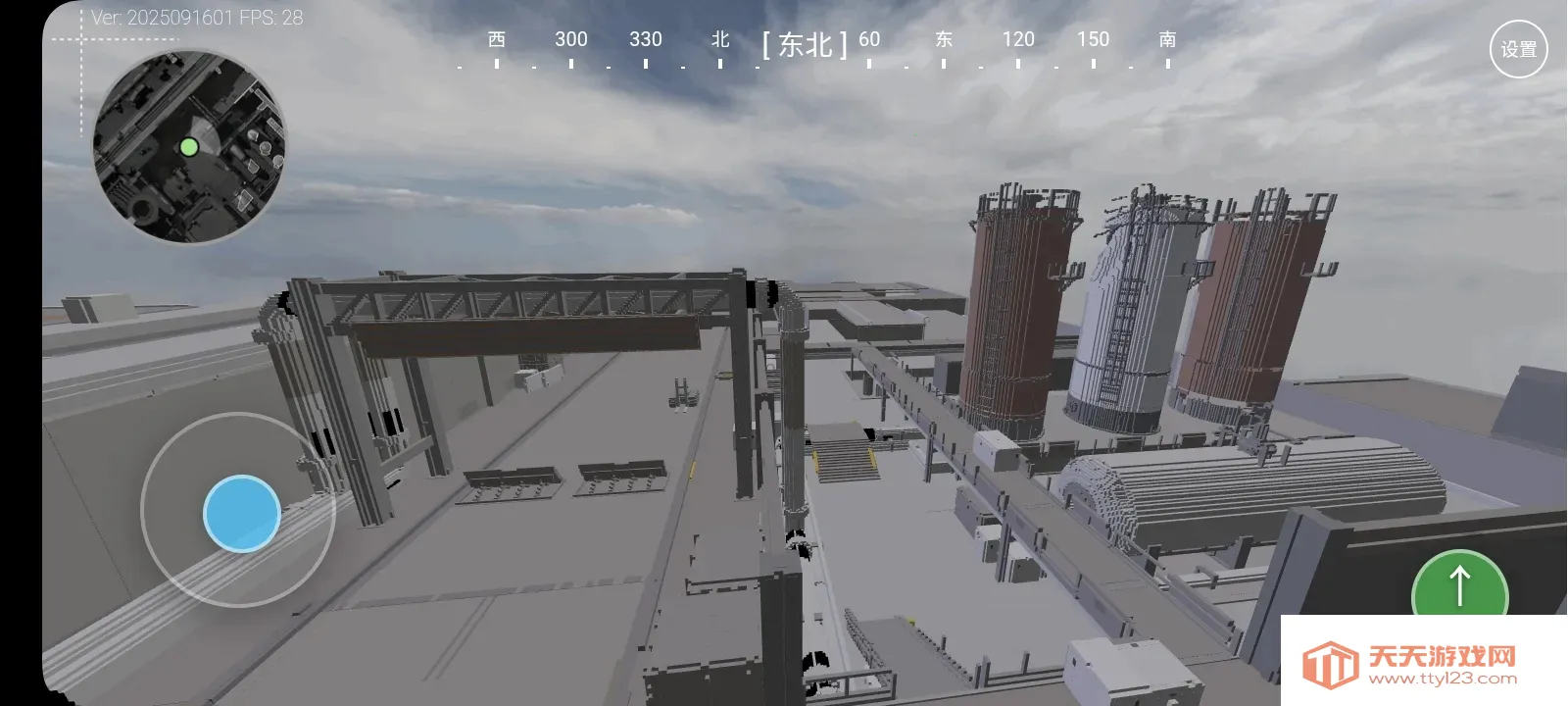
Task: Tap the 300 heading value on the compass
Action: [x=570, y=40]
